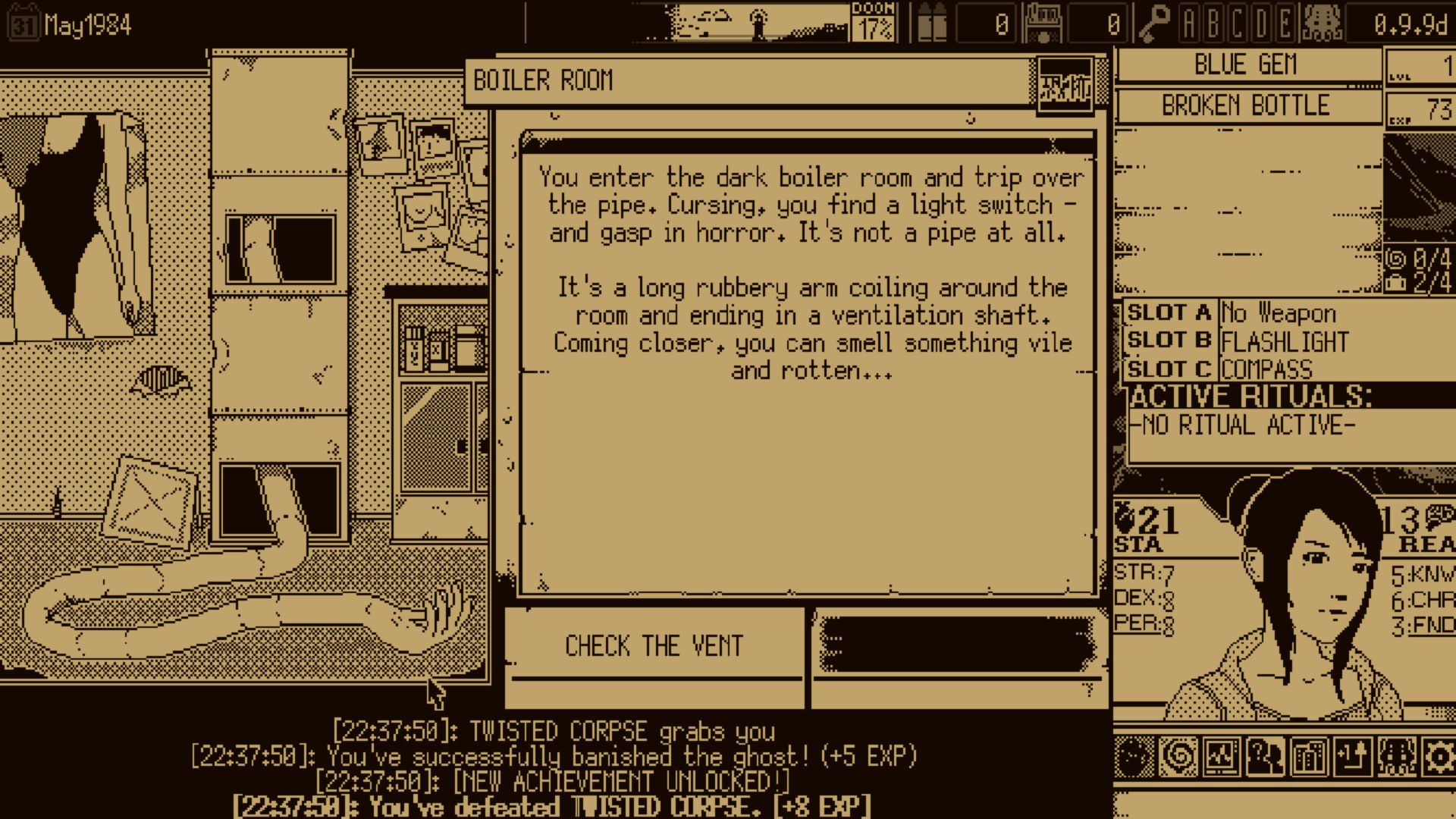This screenshot has width=1456, height=819.
Task: Click the key icon in top bar
Action: pos(1153,24)
